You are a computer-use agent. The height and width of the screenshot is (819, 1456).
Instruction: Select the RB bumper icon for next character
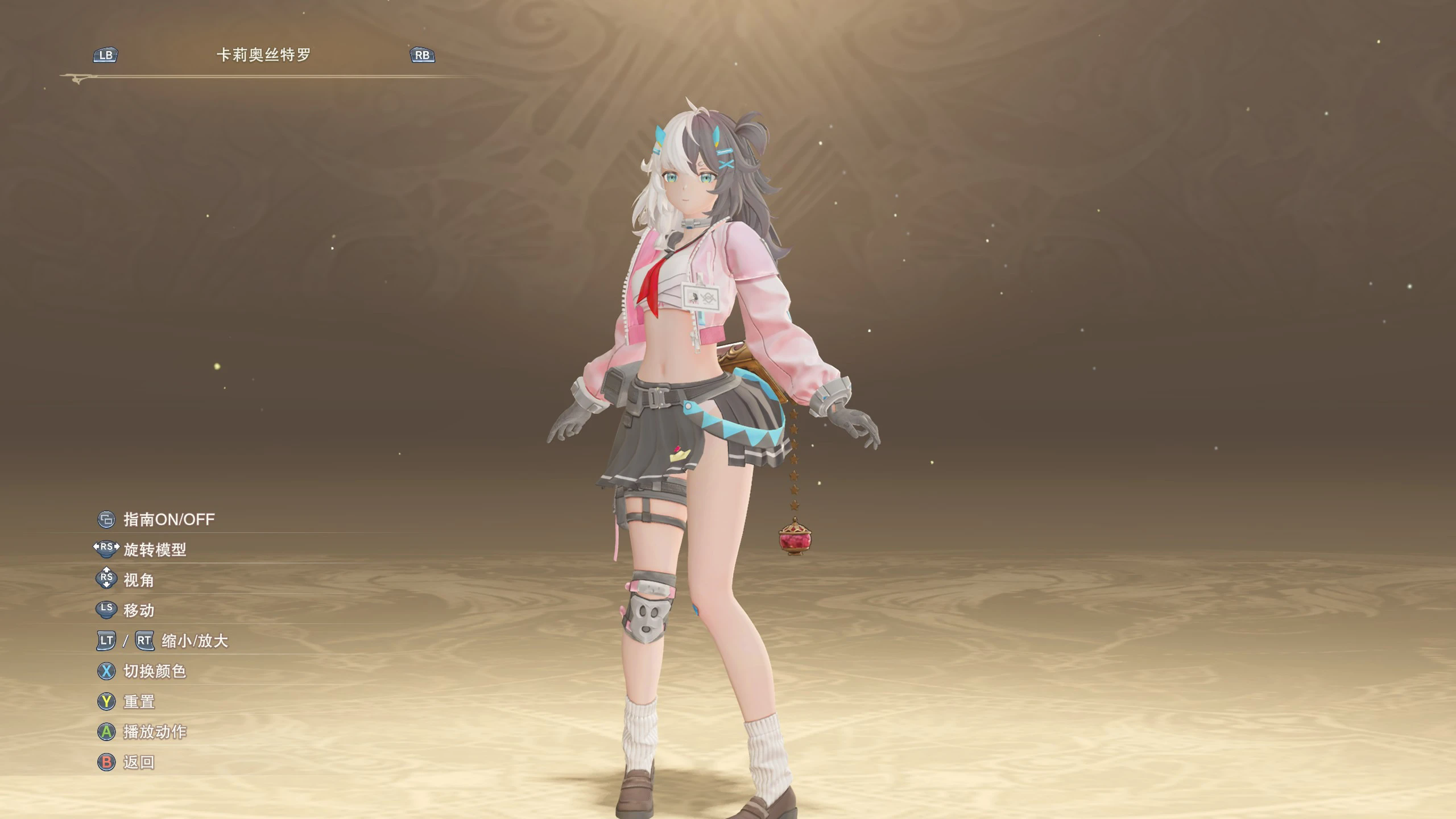[x=423, y=55]
